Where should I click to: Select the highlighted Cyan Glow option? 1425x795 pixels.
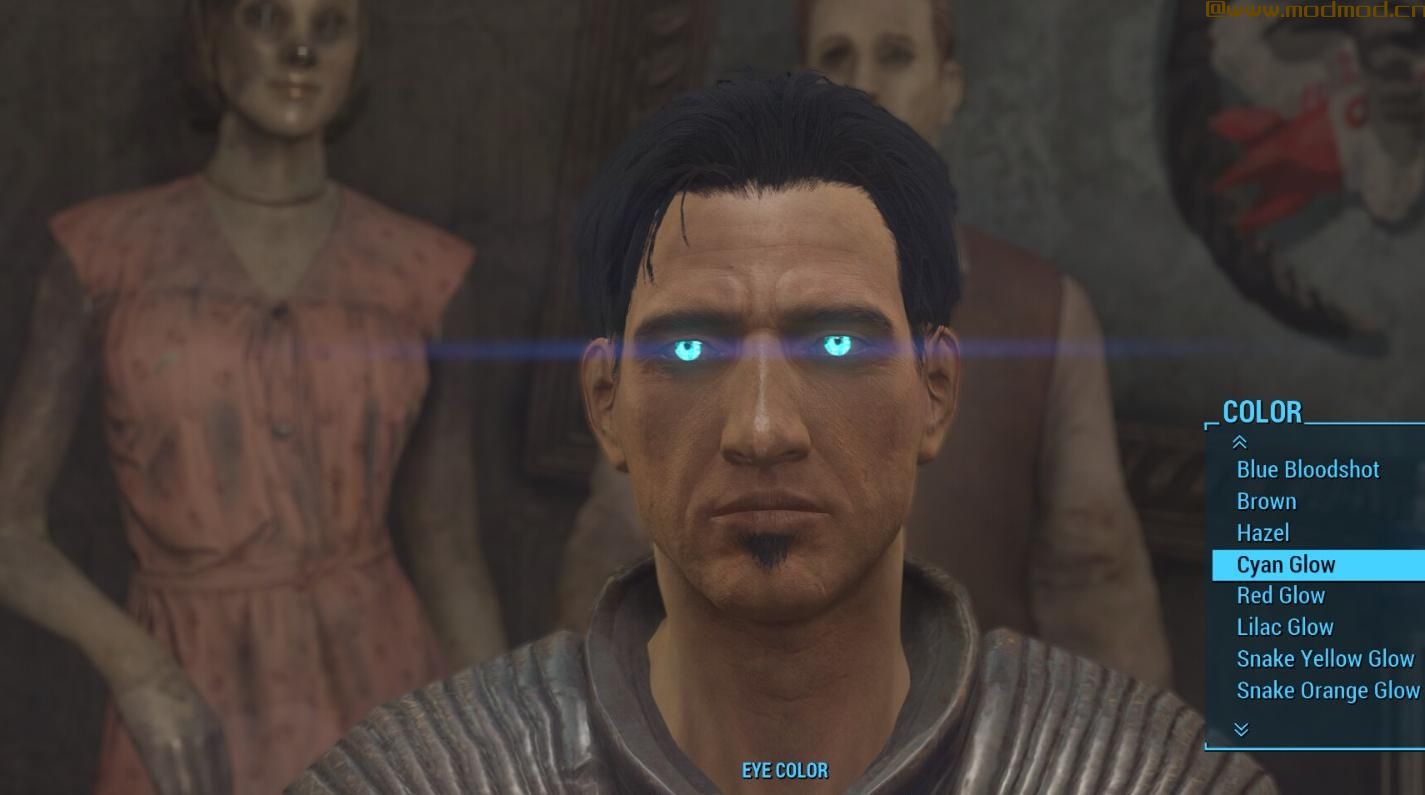coord(1286,565)
